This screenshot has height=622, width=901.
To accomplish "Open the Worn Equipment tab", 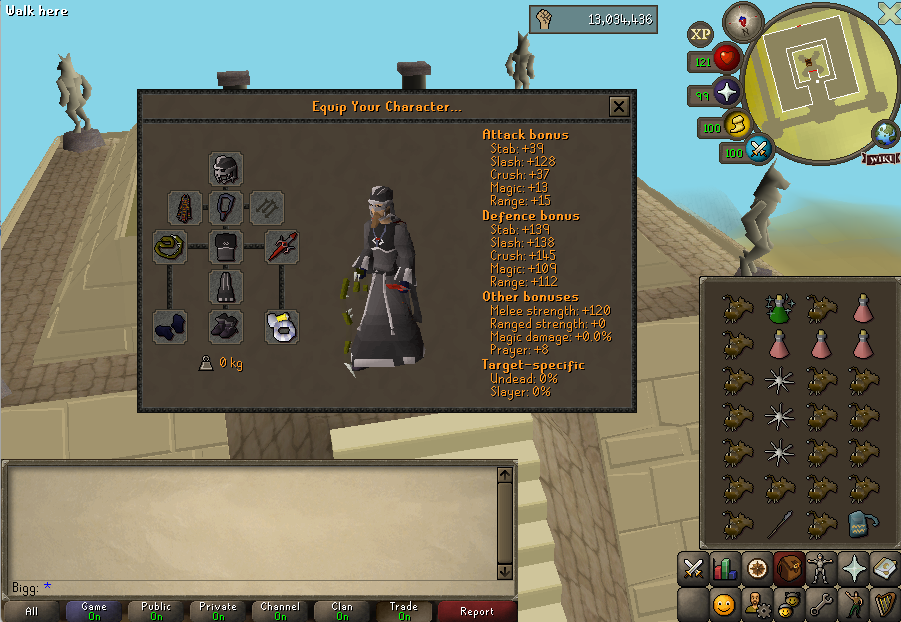I will tap(822, 569).
